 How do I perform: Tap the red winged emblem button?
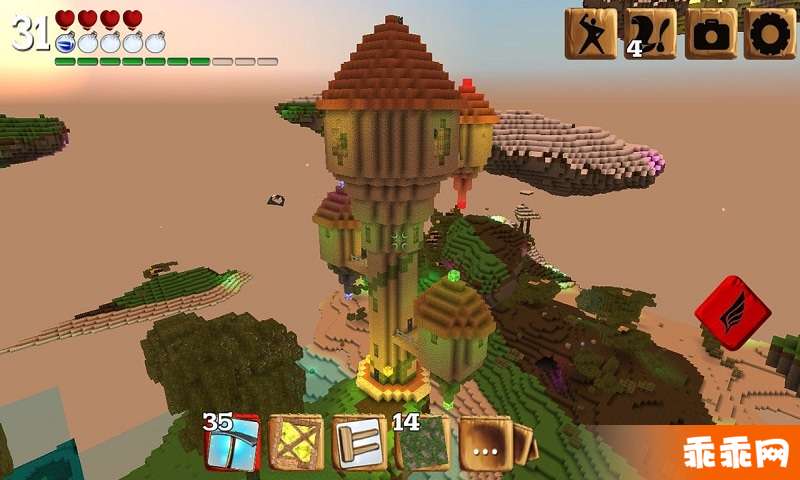coord(732,312)
